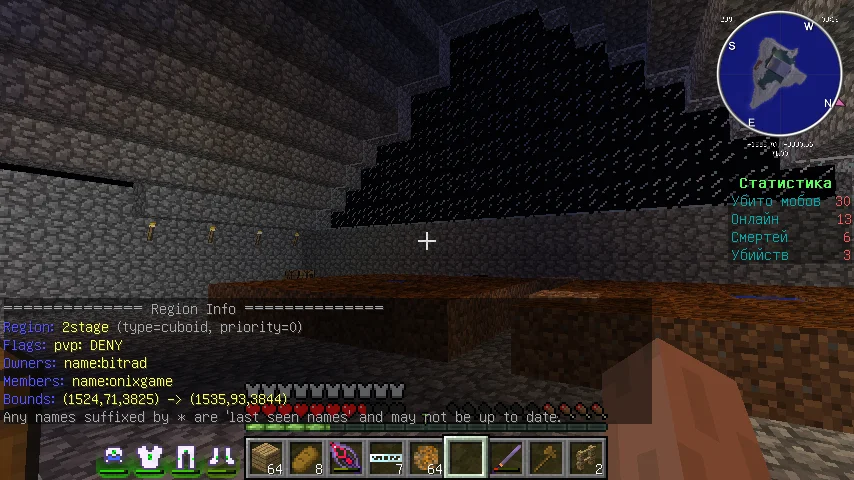The width and height of the screenshot is (854, 480).
Task: Select the rail stack hotbar slot
Action: click(386, 458)
